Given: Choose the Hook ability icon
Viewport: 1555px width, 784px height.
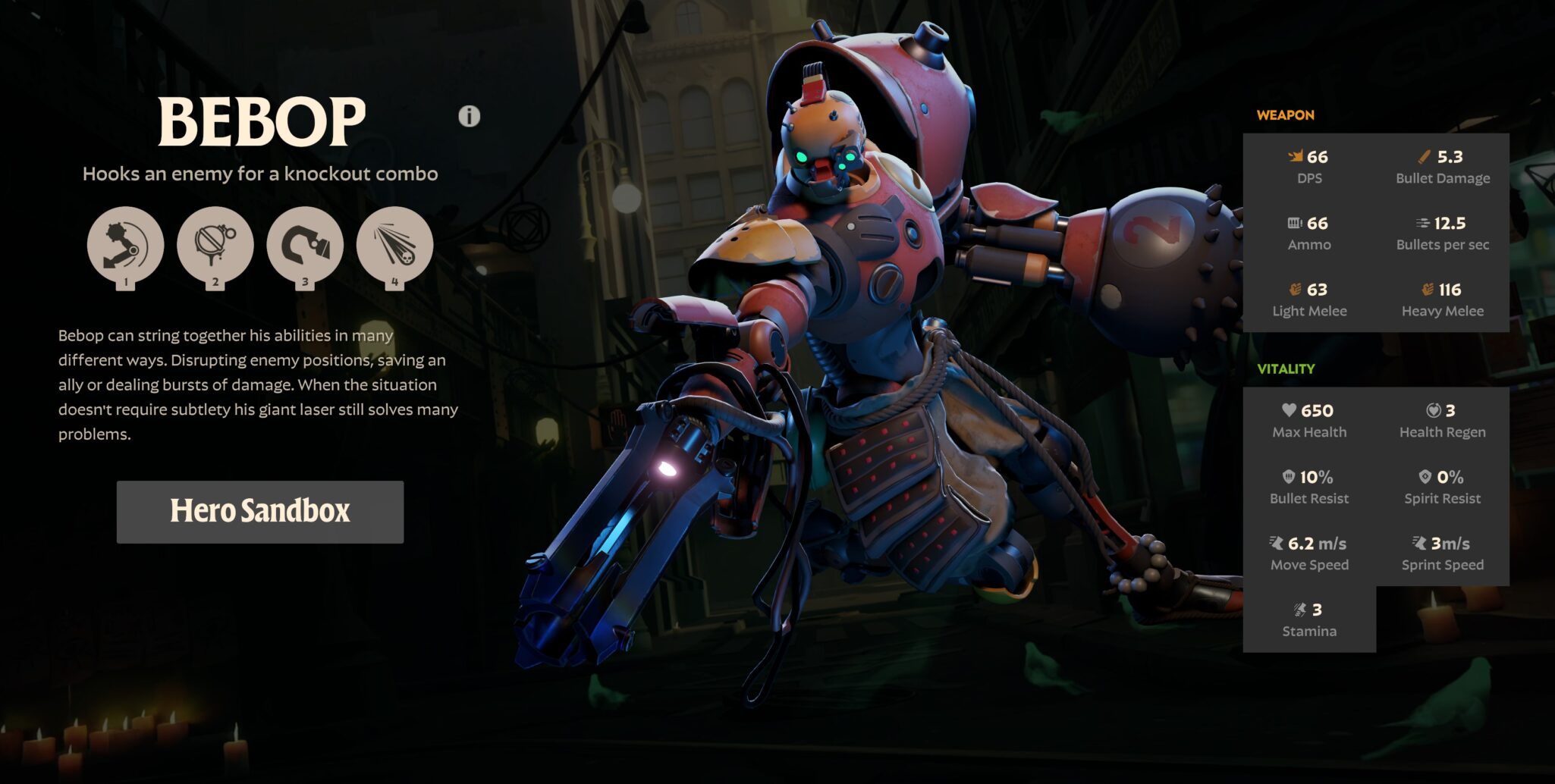Looking at the screenshot, I should coord(305,245).
